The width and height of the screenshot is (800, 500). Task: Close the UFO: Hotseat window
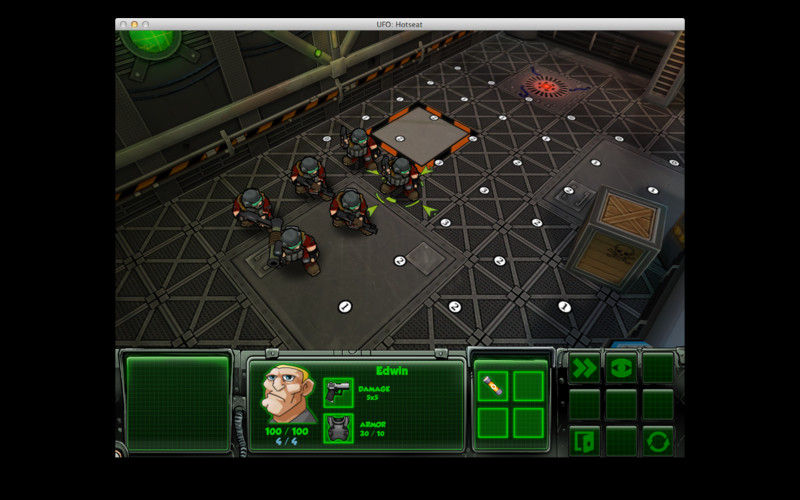click(122, 24)
